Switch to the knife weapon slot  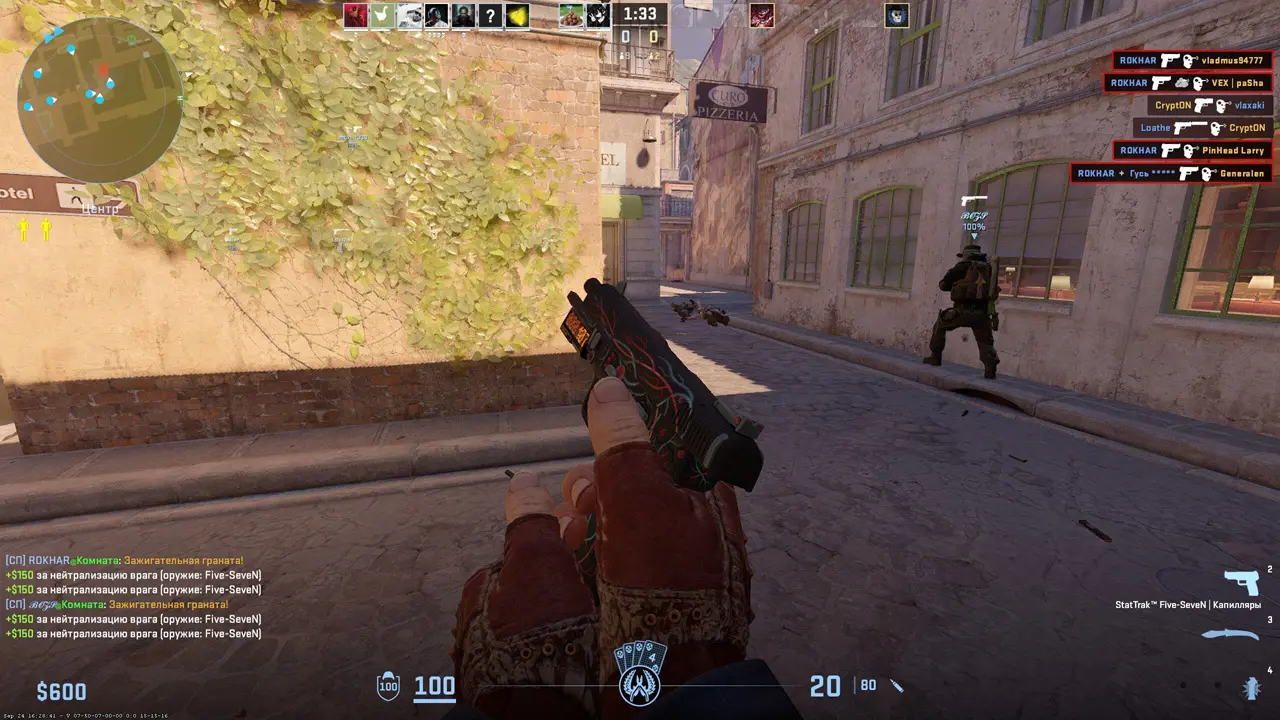click(x=1230, y=634)
